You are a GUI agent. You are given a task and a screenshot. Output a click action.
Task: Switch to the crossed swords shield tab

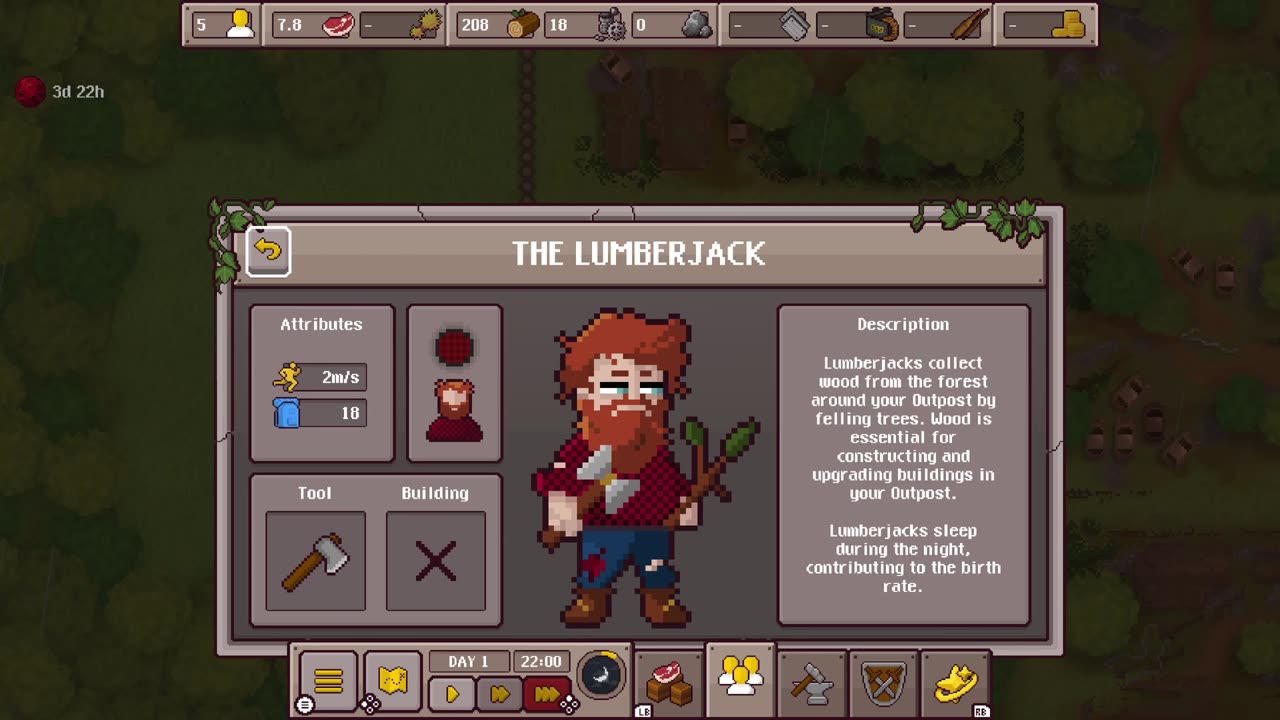[883, 683]
